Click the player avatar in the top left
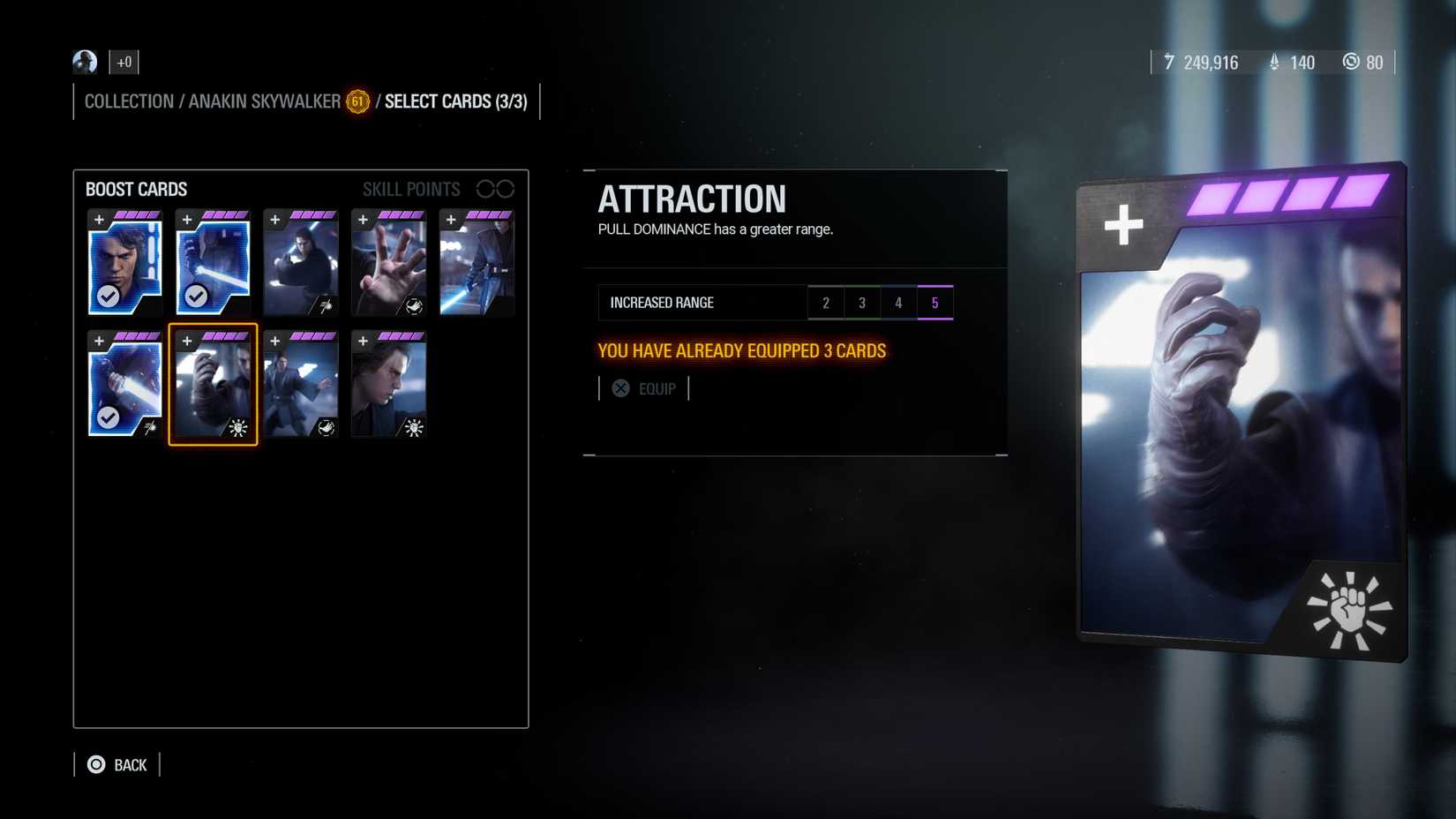Viewport: 1456px width, 819px height. pos(84,62)
